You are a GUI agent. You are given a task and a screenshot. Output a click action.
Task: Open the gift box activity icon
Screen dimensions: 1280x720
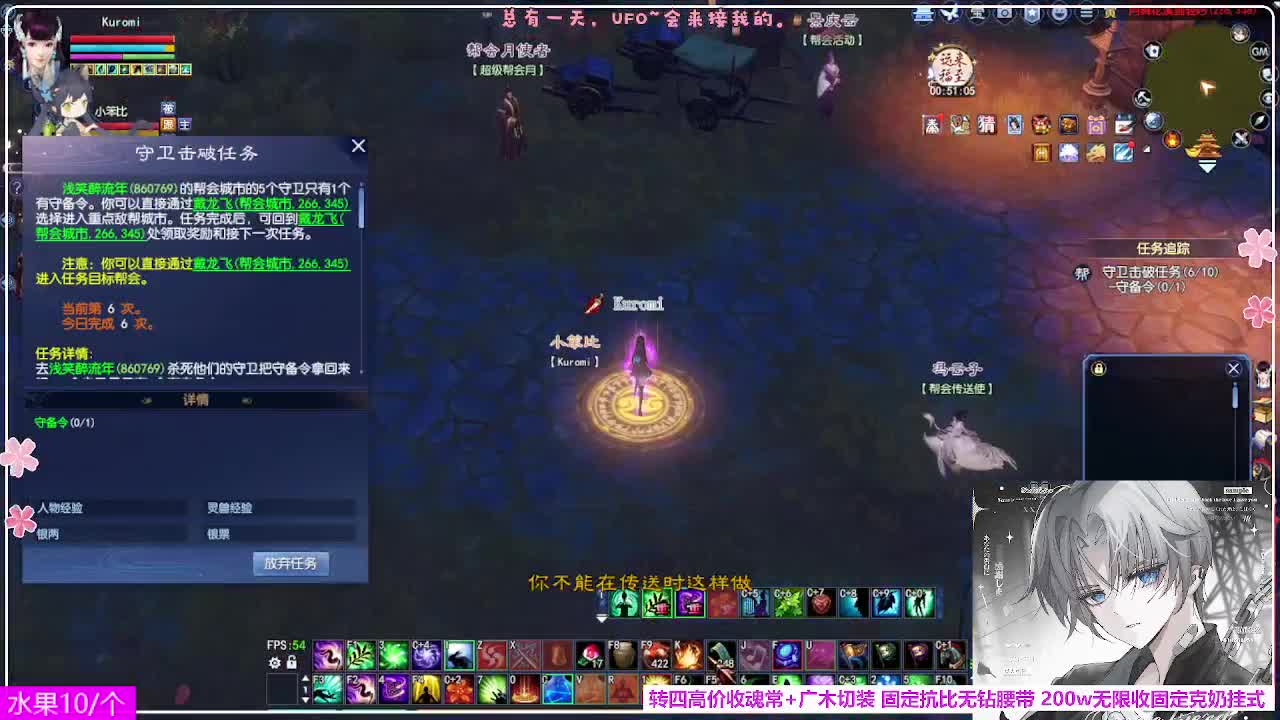point(1097,124)
